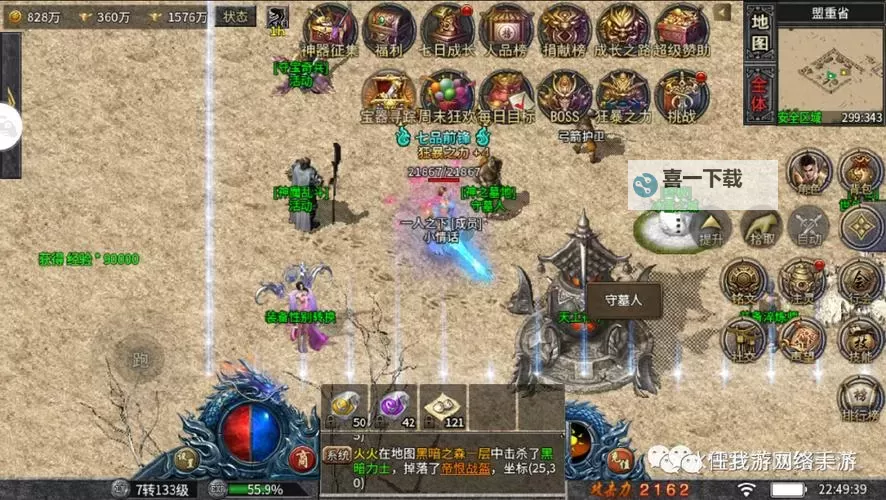The image size is (886, 500).
Task: Open the 角色 character sheet
Action: pyautogui.click(x=809, y=172)
